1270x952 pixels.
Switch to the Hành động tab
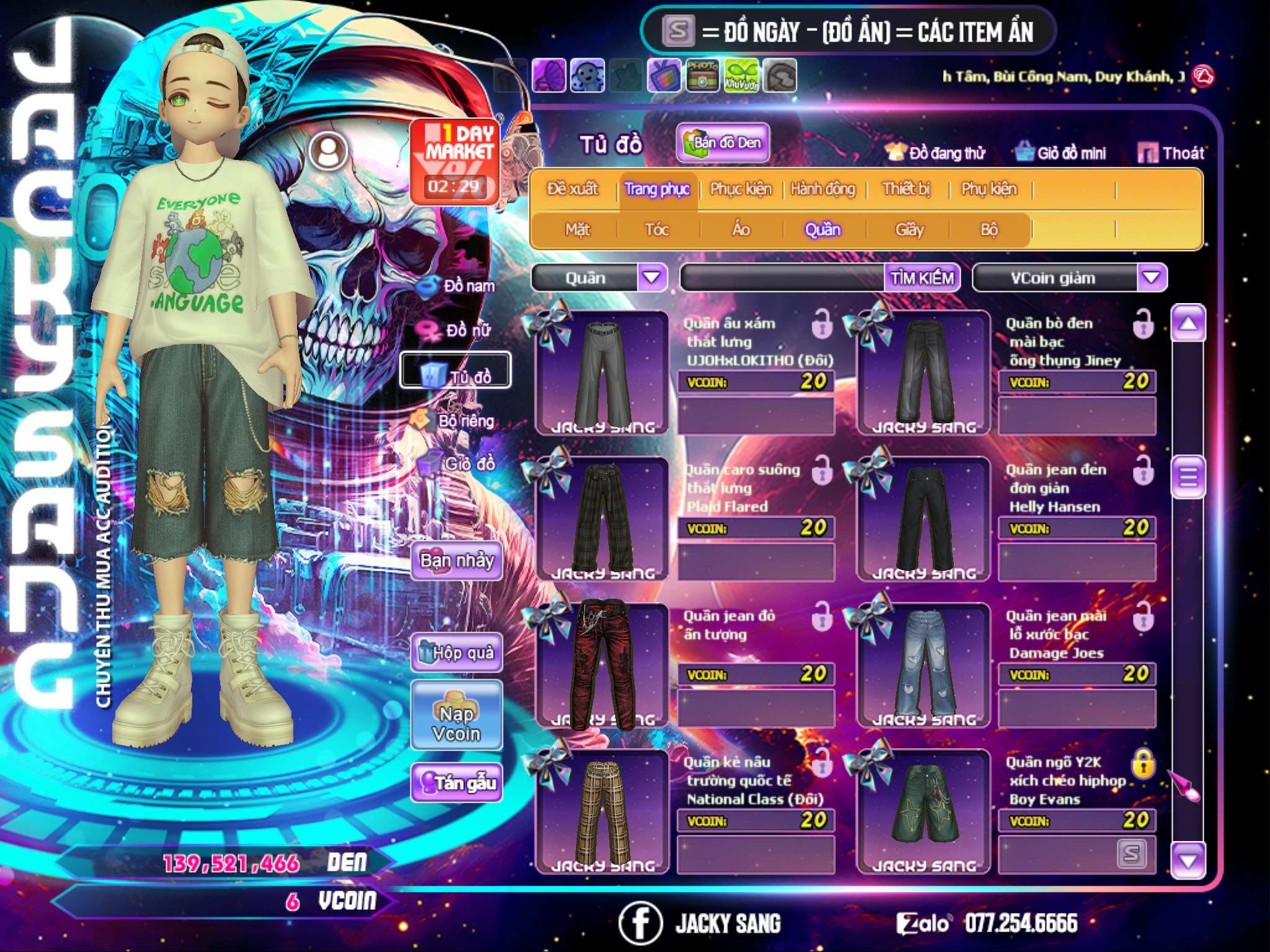[x=823, y=188]
